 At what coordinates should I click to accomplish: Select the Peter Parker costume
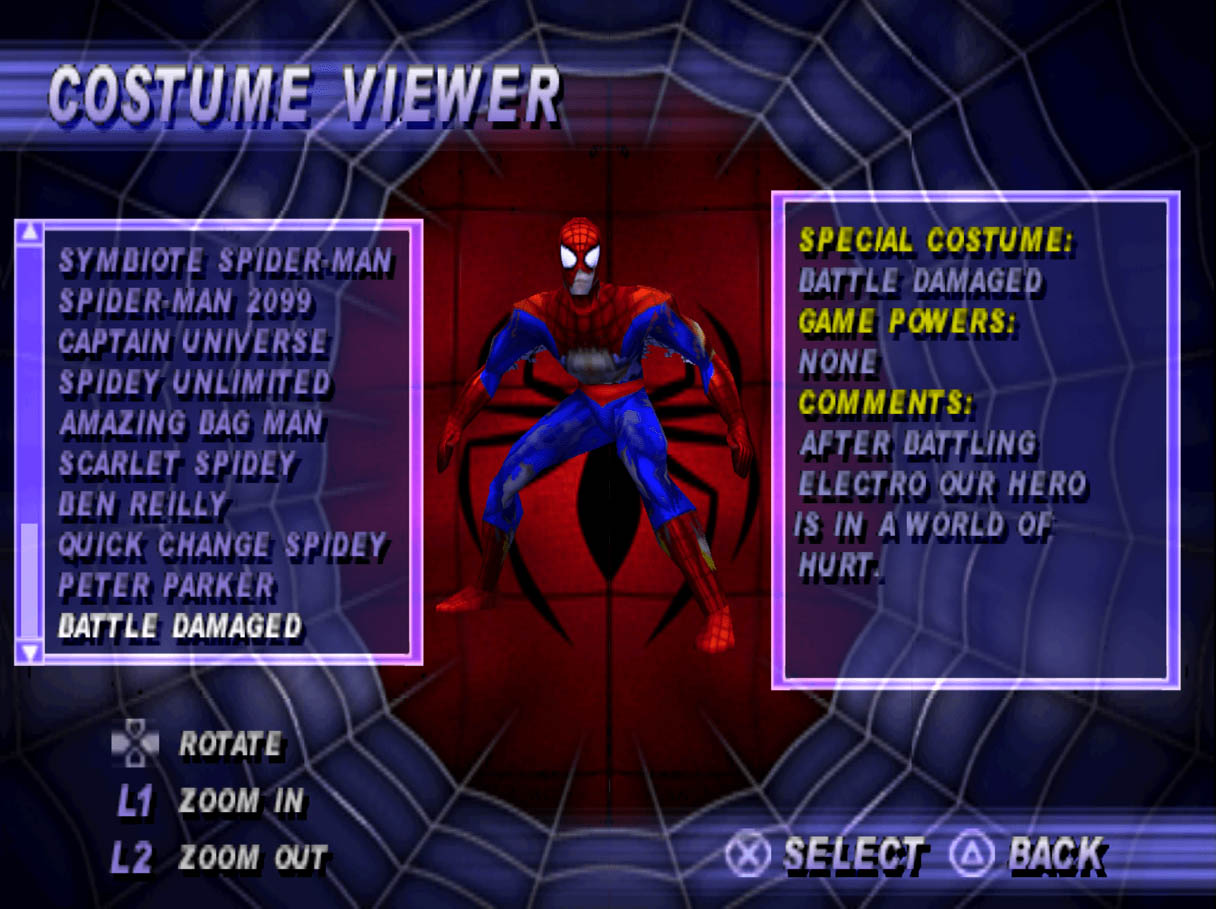click(x=165, y=586)
